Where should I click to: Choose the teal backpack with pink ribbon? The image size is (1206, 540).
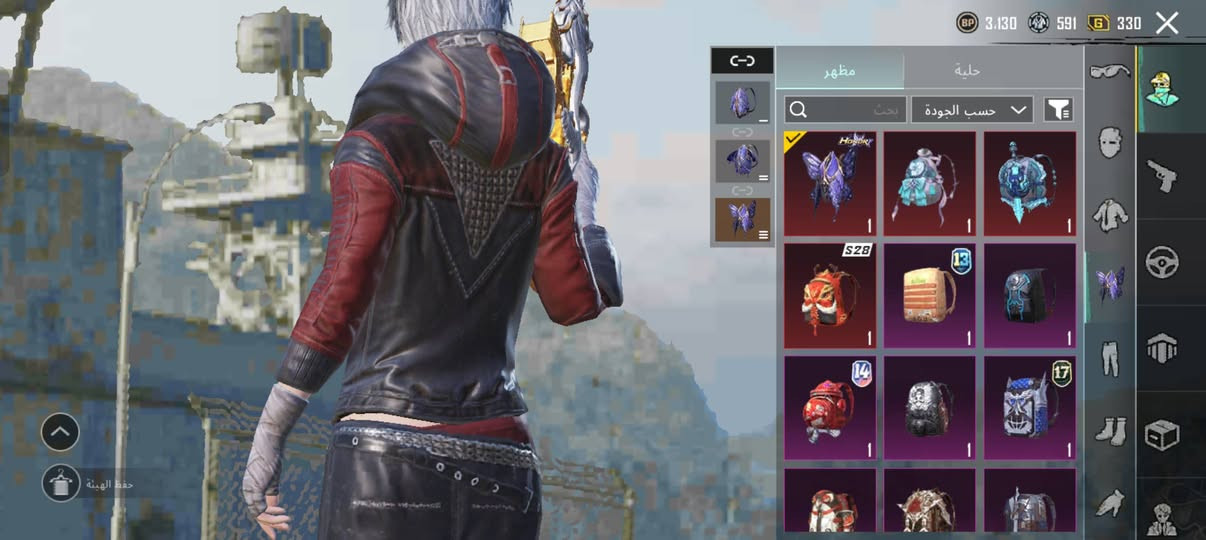(930, 184)
